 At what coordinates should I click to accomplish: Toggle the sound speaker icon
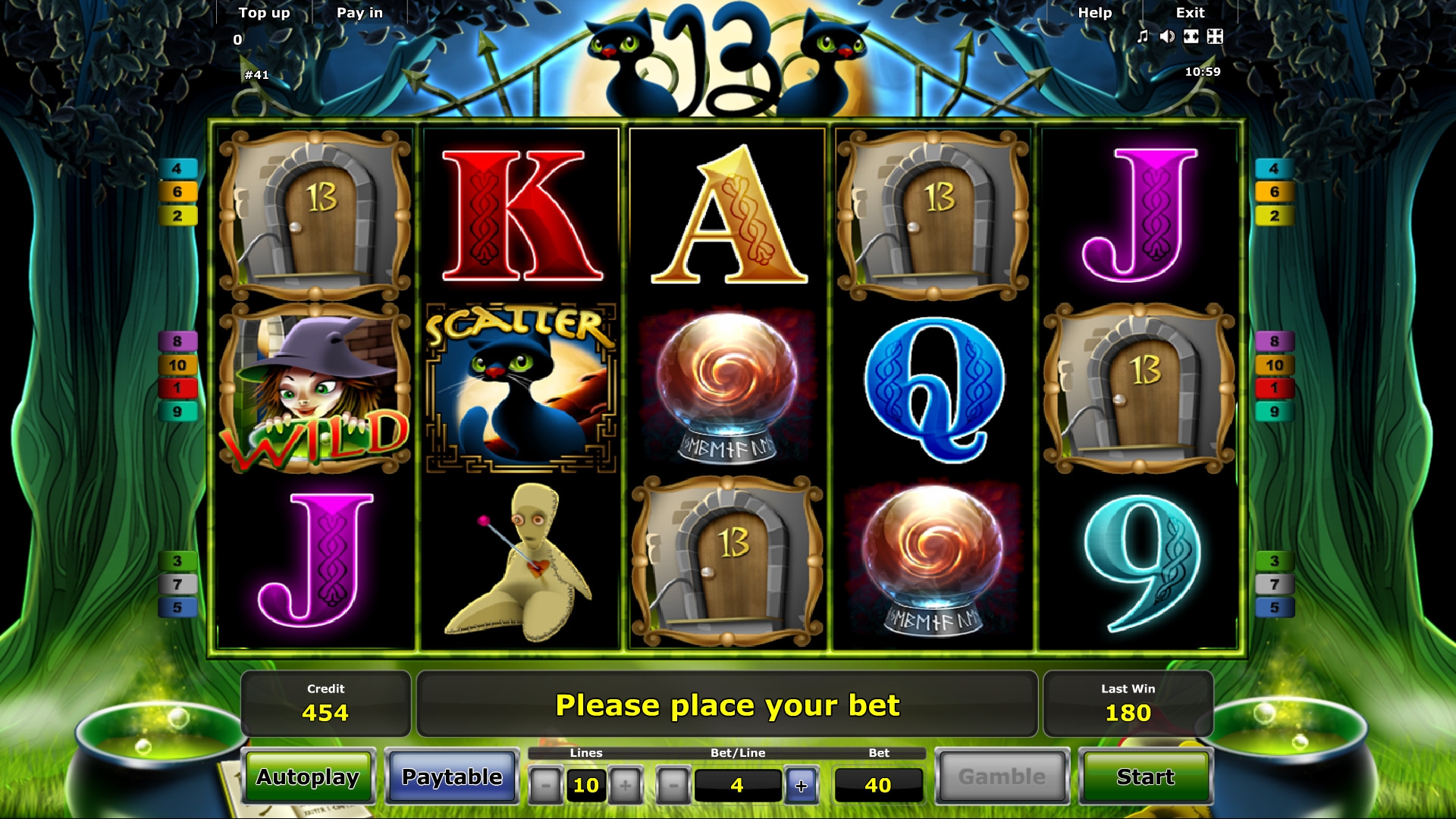(1167, 36)
